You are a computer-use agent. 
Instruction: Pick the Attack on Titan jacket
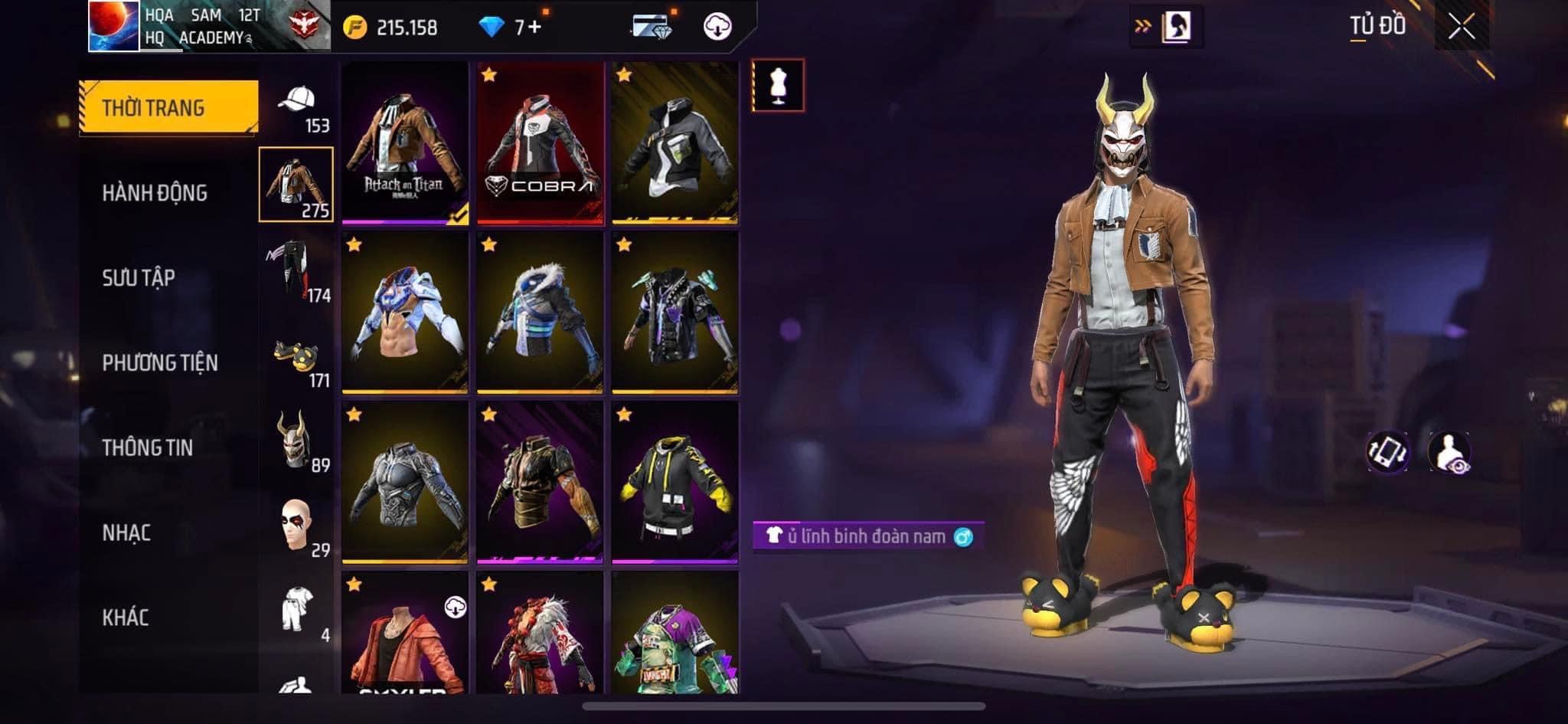404,143
